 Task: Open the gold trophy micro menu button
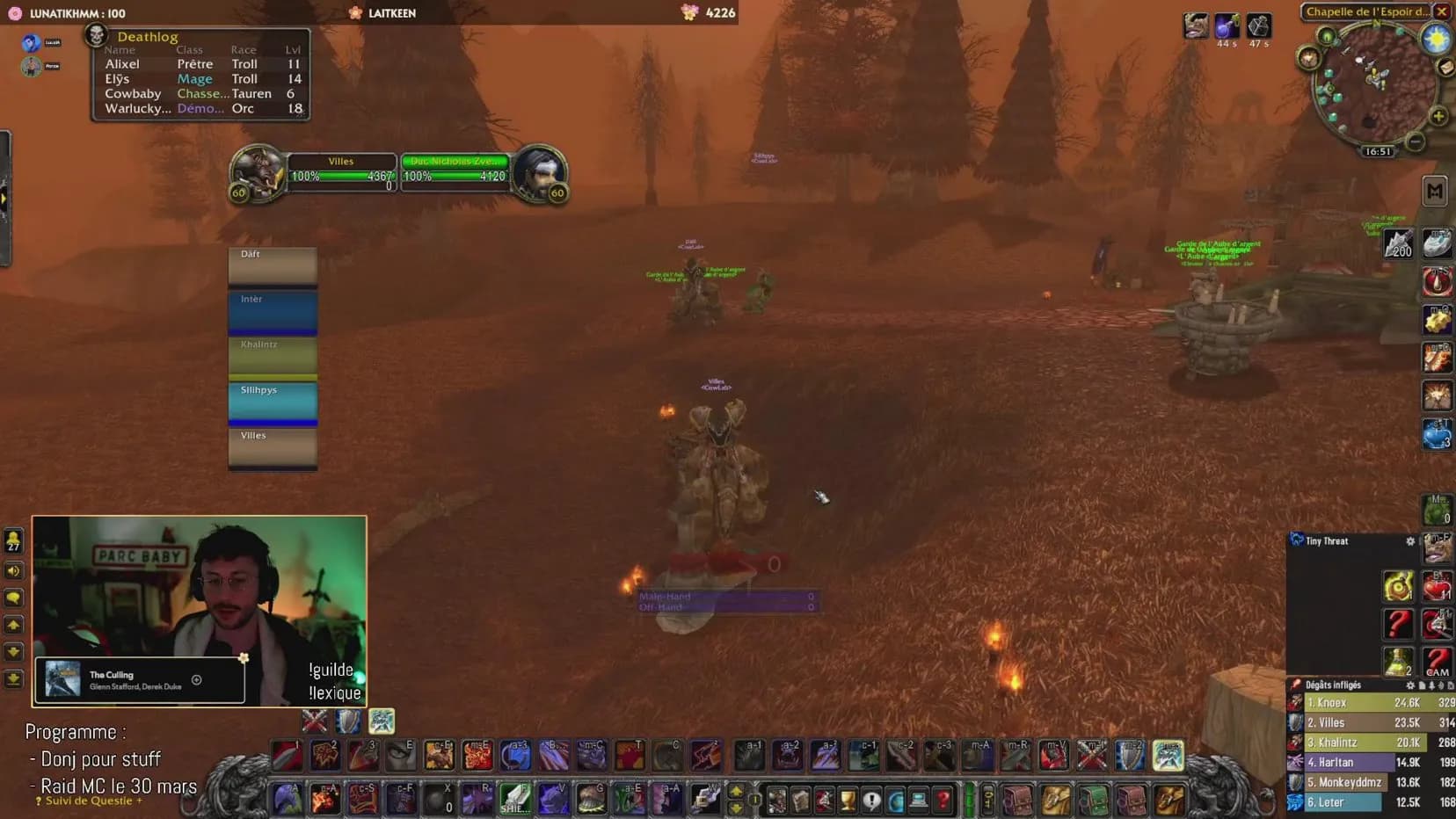848,800
